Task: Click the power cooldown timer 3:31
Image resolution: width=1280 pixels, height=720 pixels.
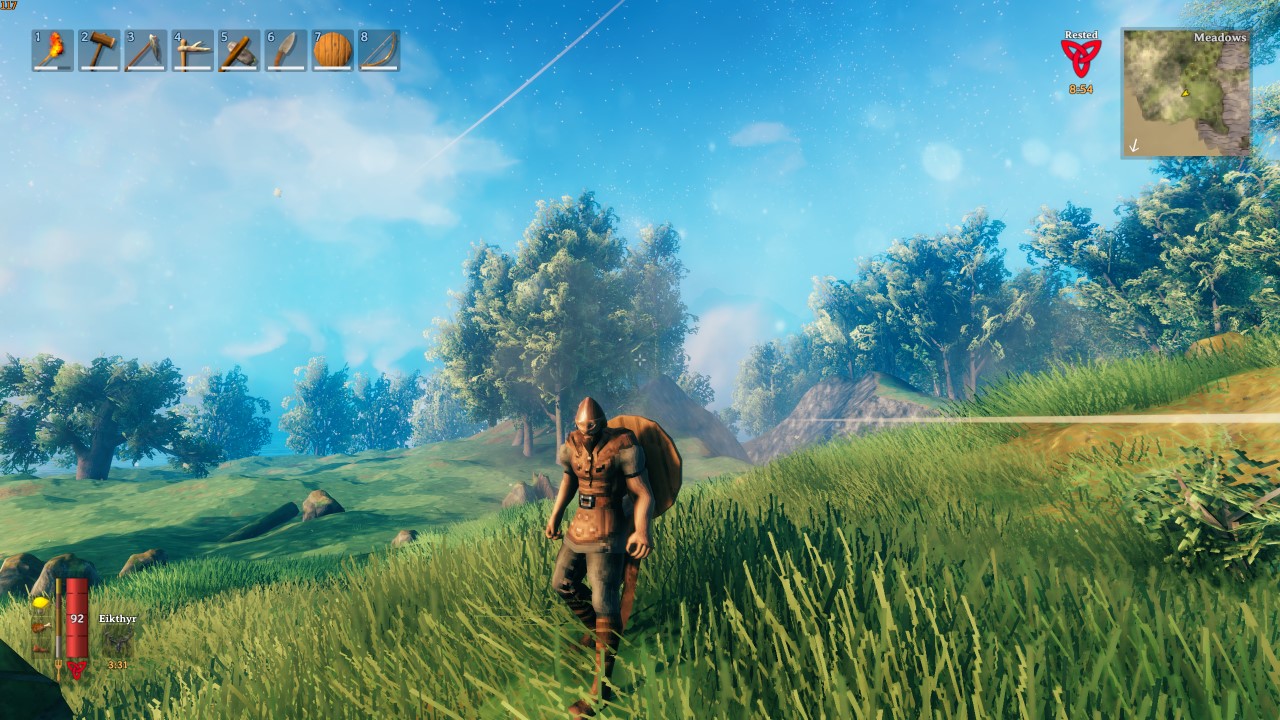Action: tap(118, 663)
